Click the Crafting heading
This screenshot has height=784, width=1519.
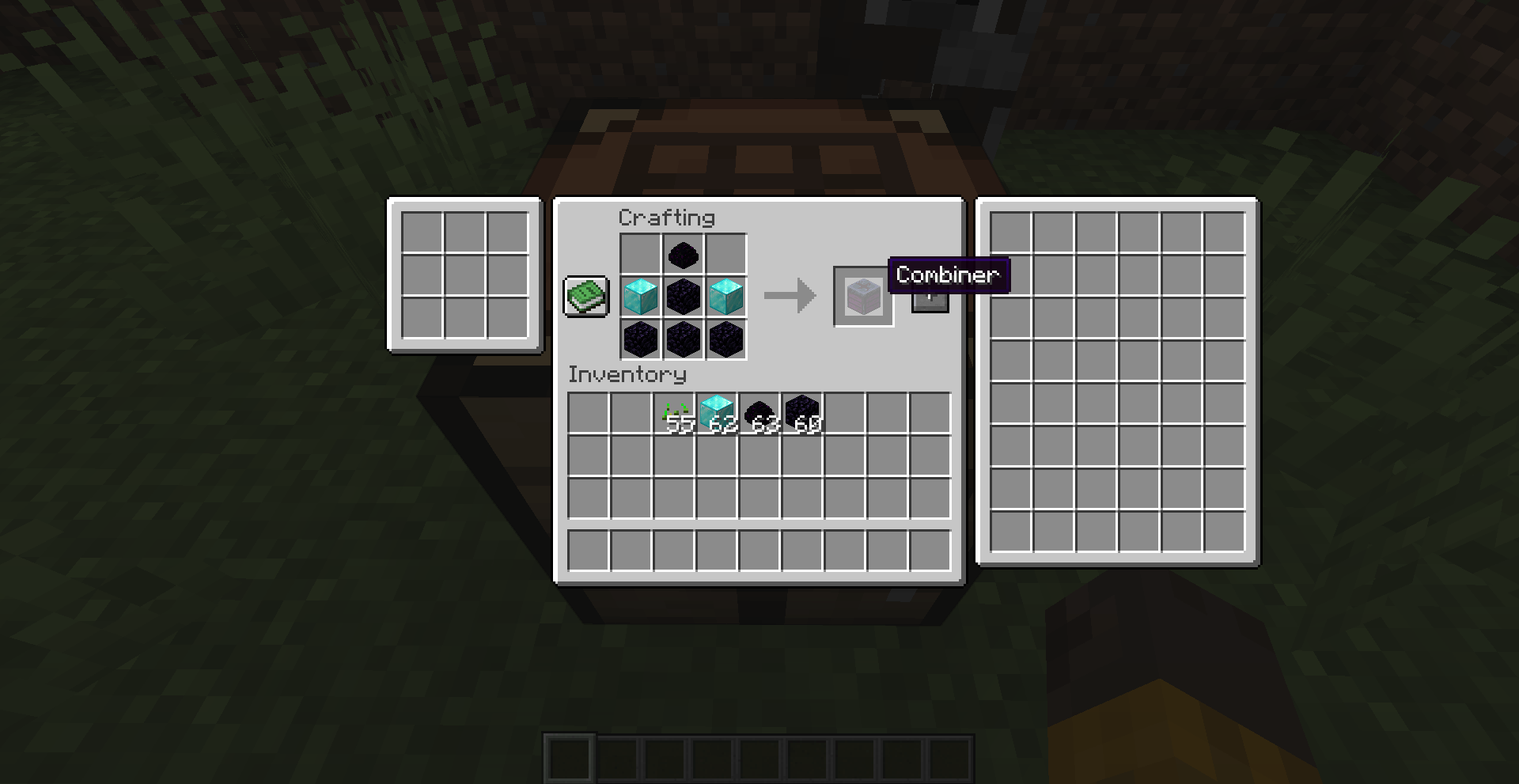pyautogui.click(x=669, y=218)
